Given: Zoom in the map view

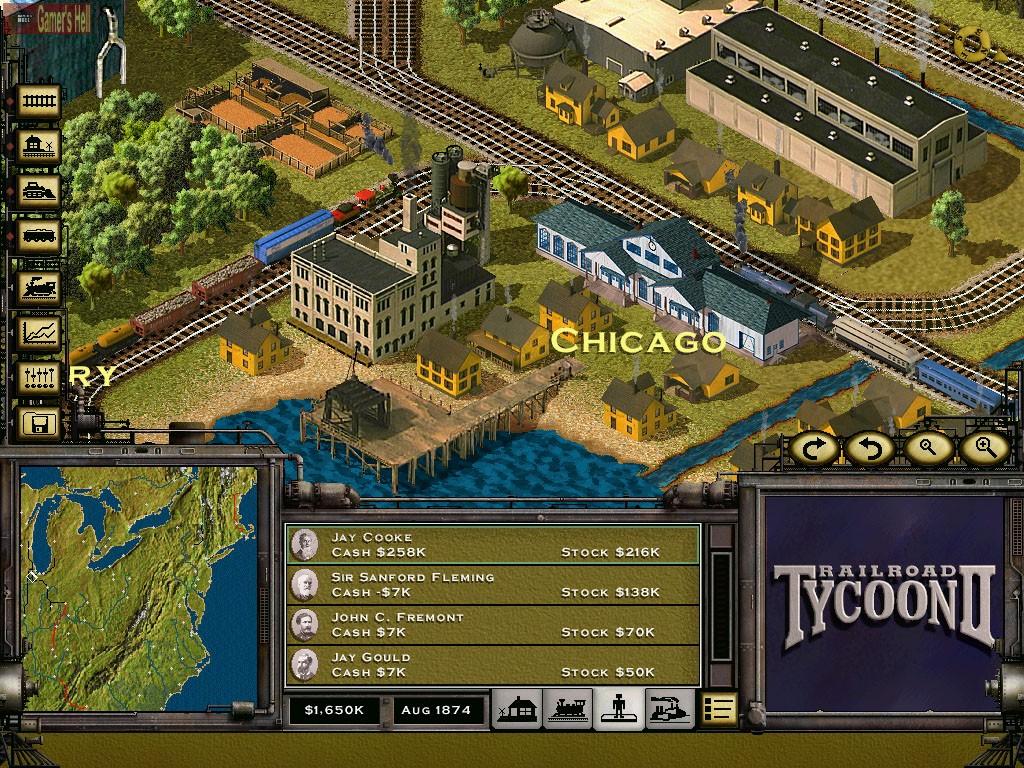Looking at the screenshot, I should pos(983,449).
